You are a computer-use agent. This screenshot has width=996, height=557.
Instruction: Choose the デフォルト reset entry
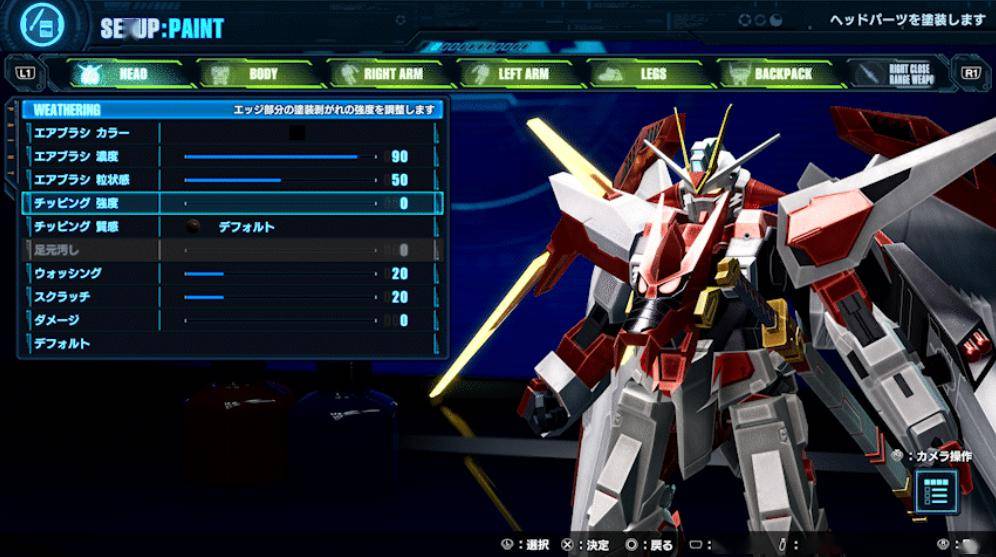(x=230, y=344)
